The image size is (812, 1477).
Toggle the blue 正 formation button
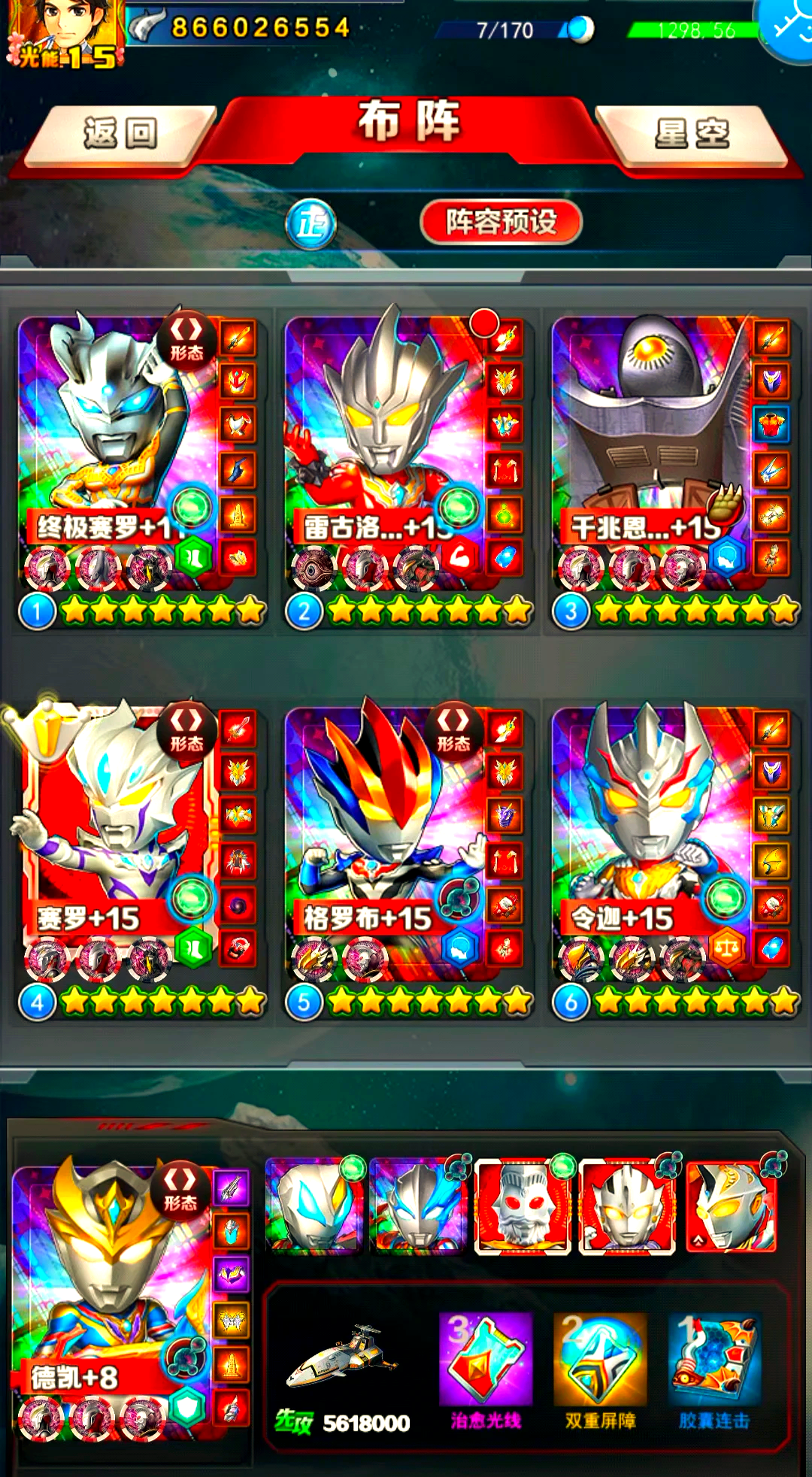pyautogui.click(x=311, y=224)
